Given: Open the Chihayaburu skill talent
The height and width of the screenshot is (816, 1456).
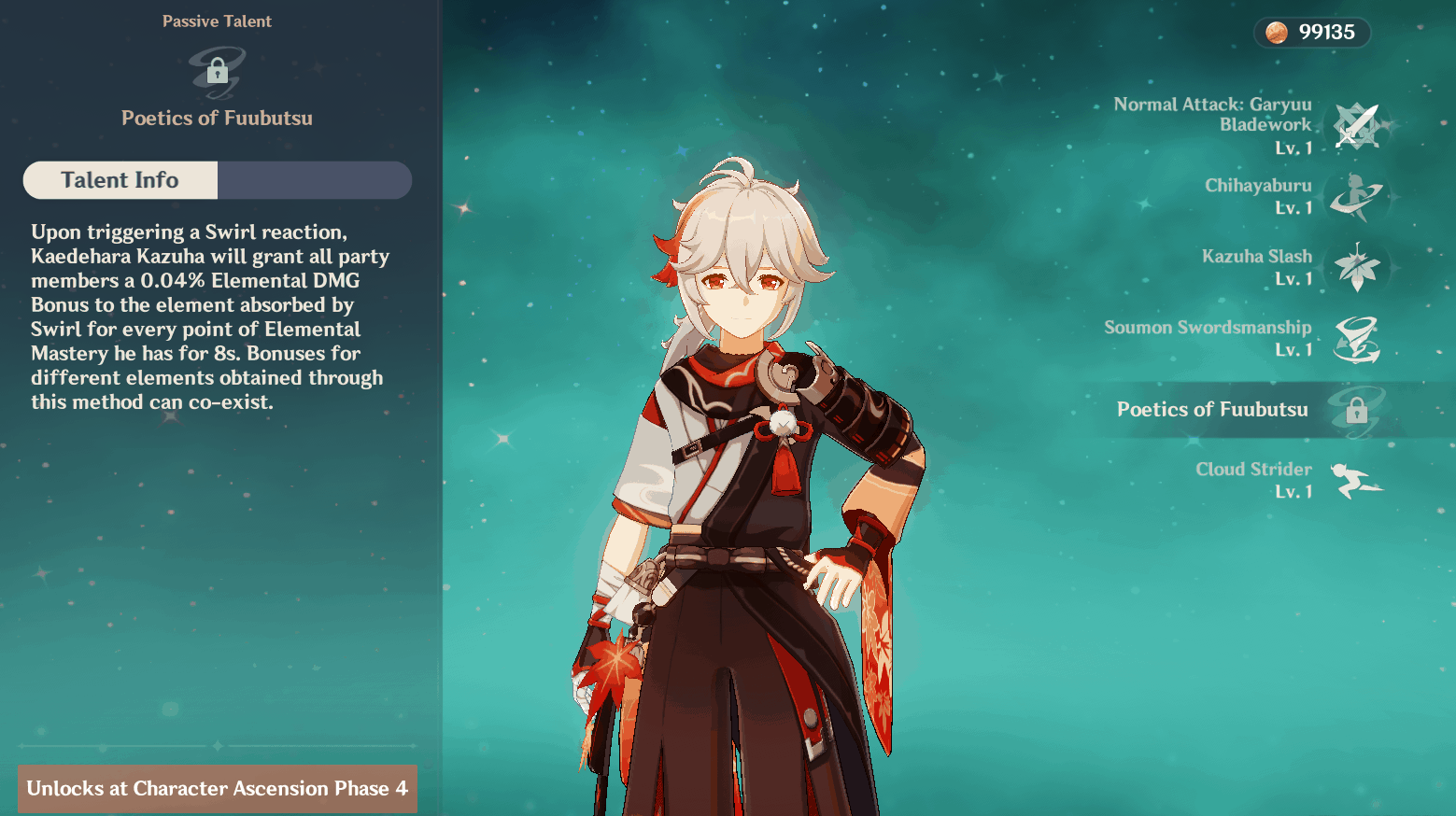Looking at the screenshot, I should click(x=1356, y=197).
